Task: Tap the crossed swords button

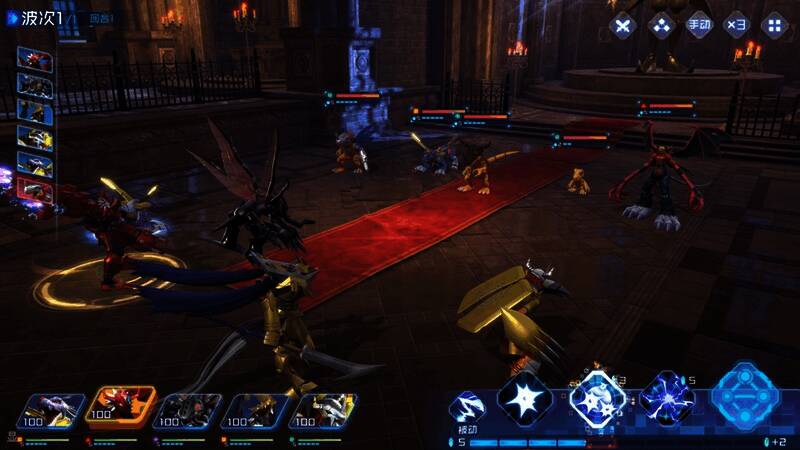Action: pyautogui.click(x=623, y=26)
